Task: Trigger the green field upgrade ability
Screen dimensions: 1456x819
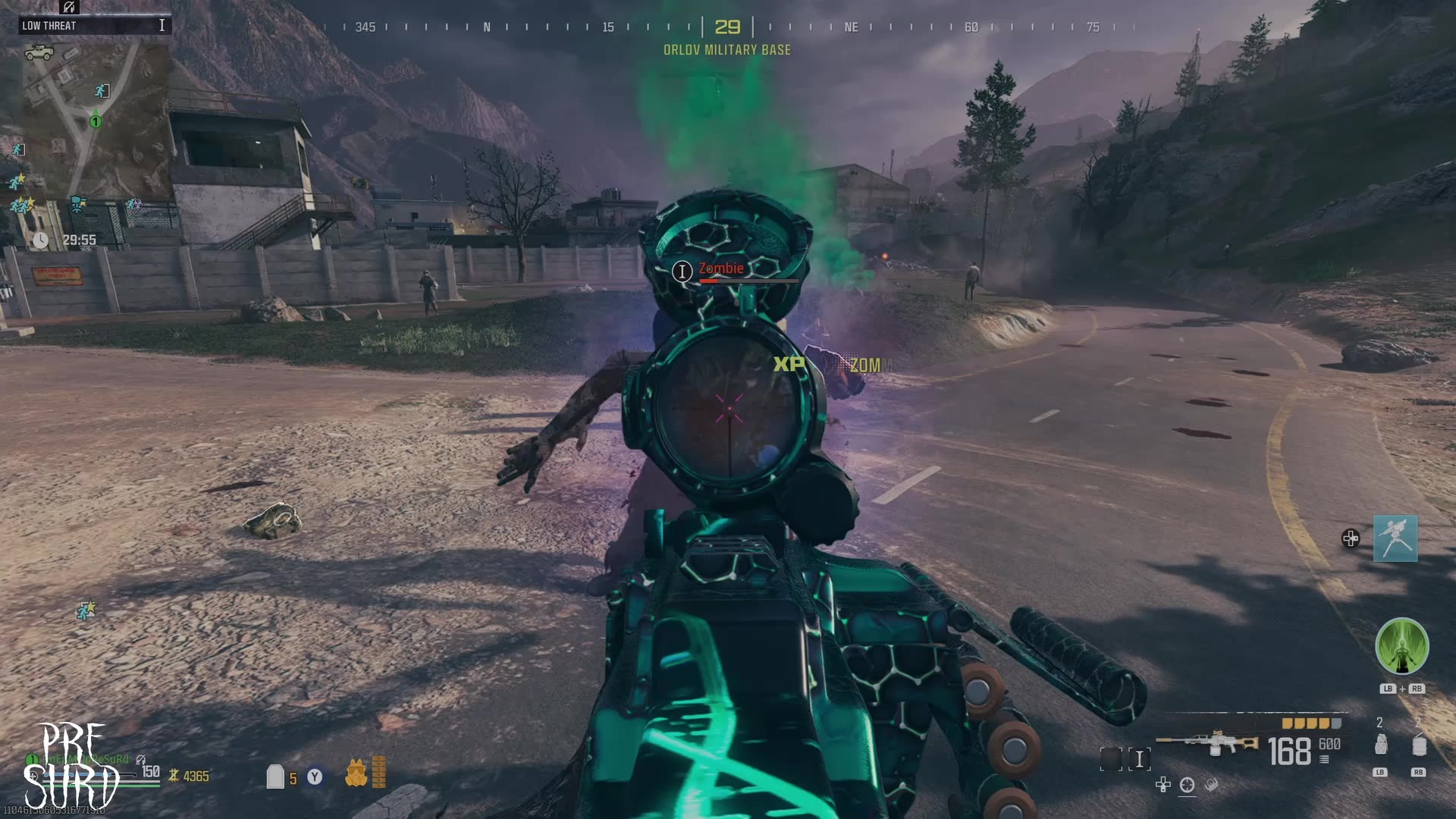Action: tap(1401, 647)
